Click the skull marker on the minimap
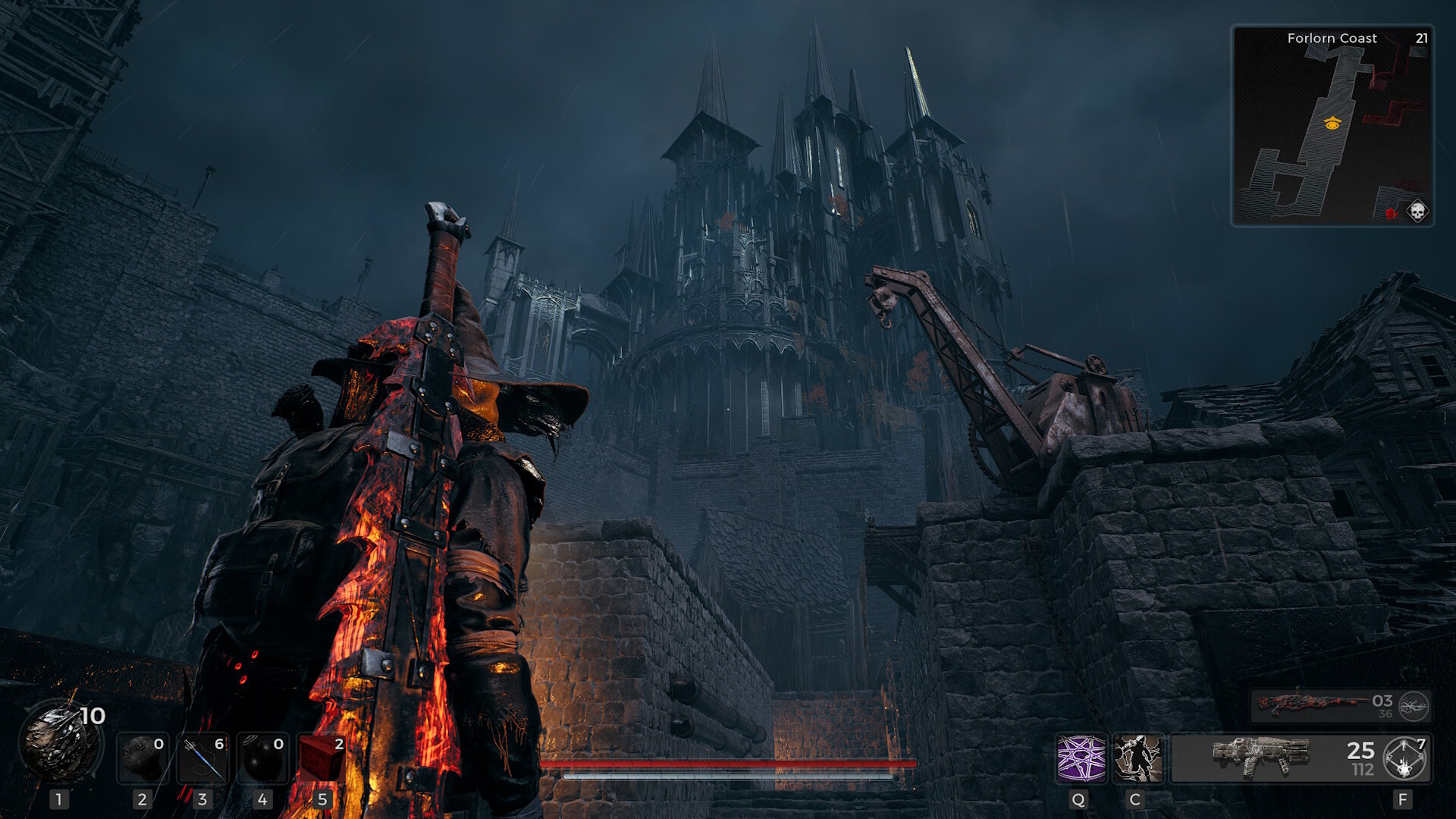The height and width of the screenshot is (819, 1456). pos(1417,210)
